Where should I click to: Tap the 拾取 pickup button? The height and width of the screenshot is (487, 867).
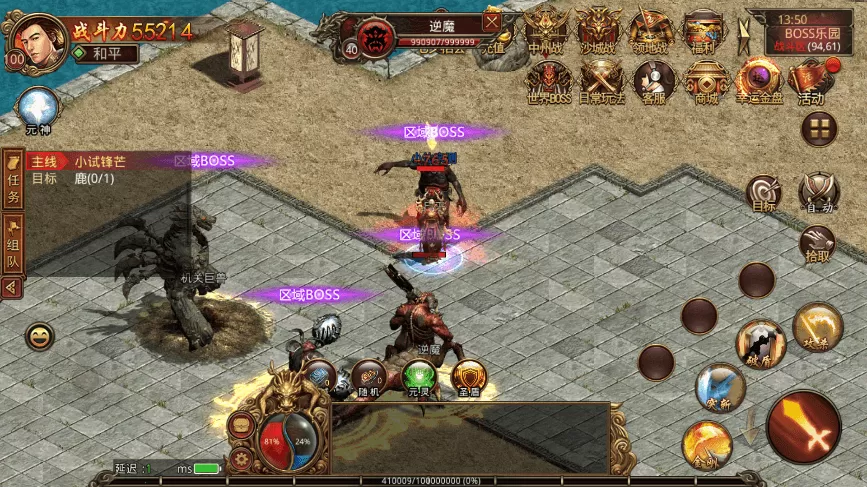(817, 243)
